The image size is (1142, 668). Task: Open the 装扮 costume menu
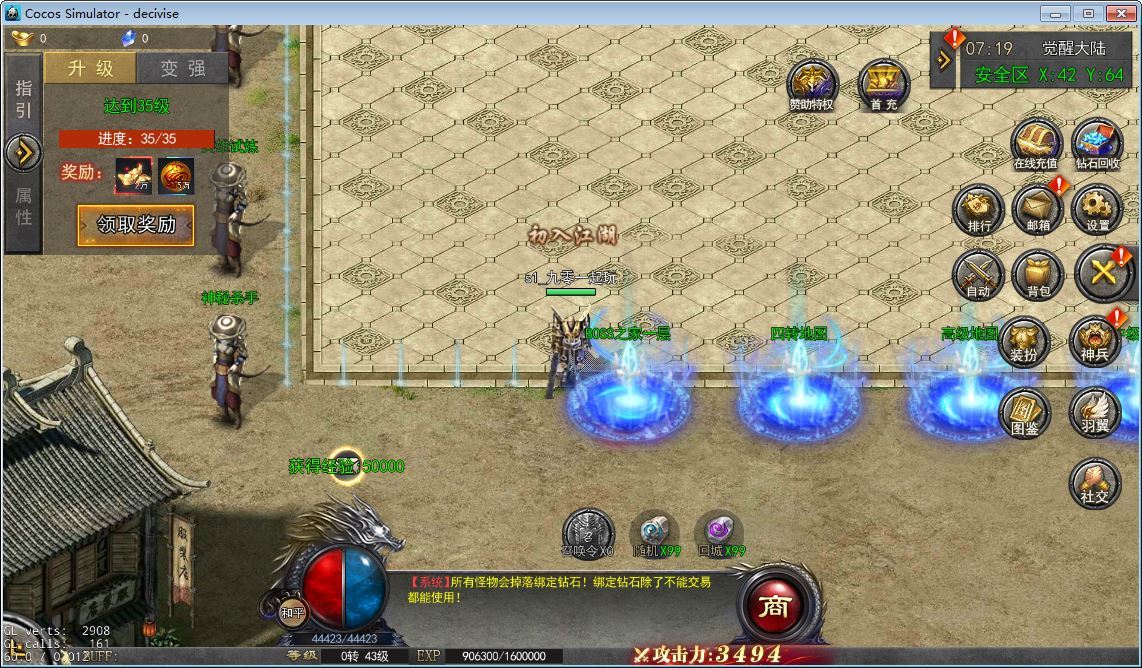pyautogui.click(x=1023, y=341)
